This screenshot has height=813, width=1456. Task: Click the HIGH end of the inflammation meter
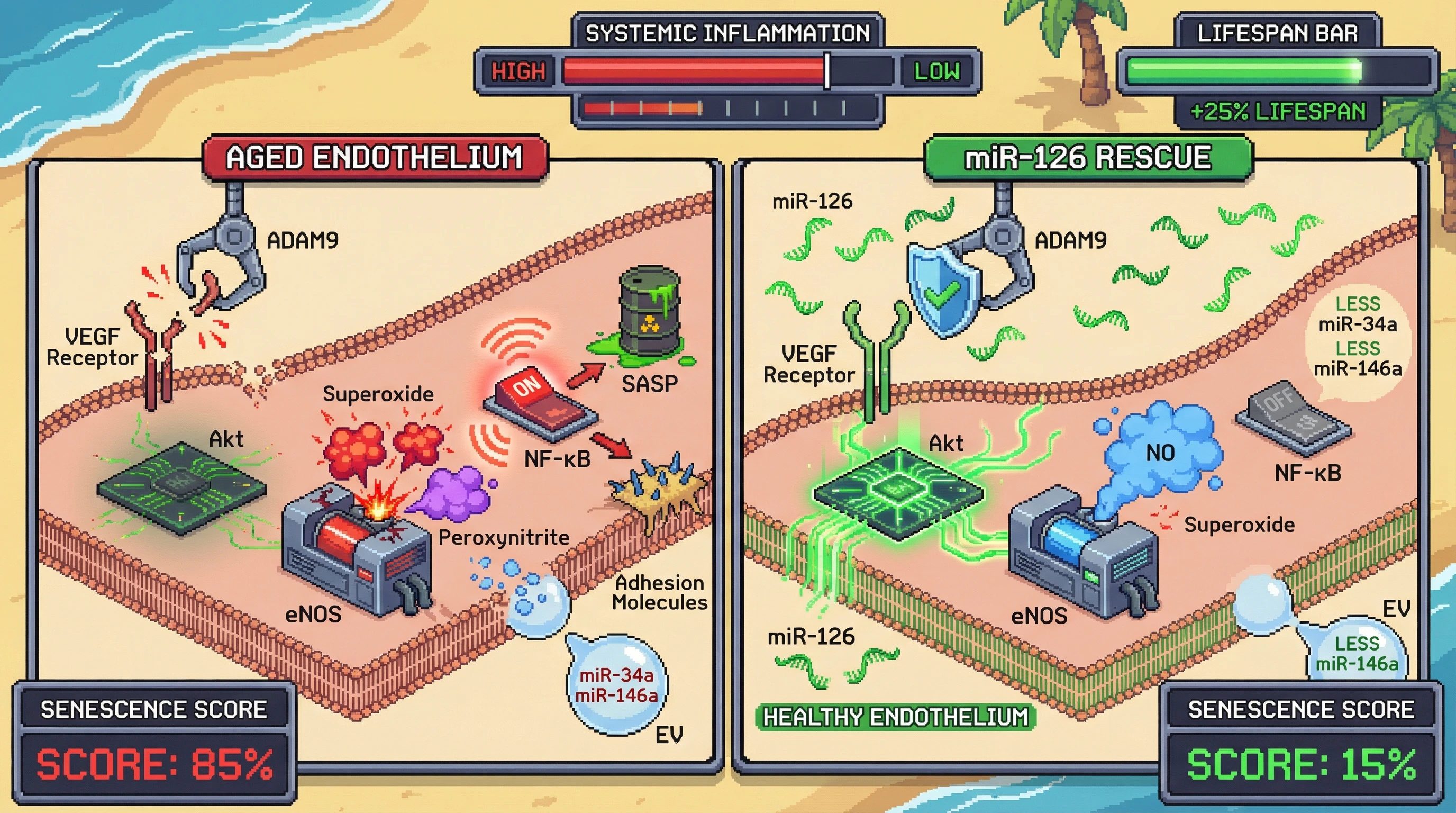[518, 71]
